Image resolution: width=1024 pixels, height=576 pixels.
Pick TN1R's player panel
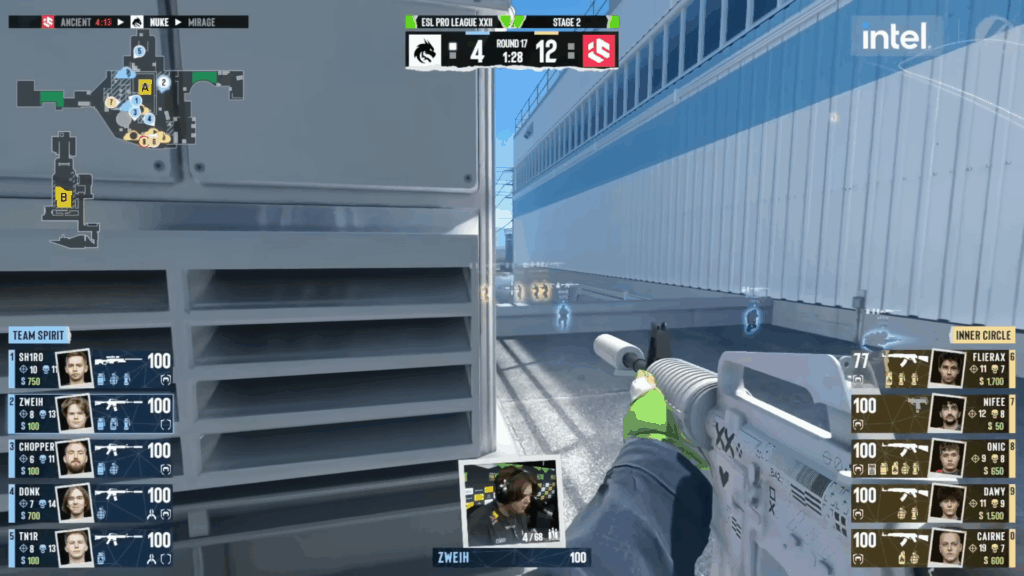(x=90, y=546)
